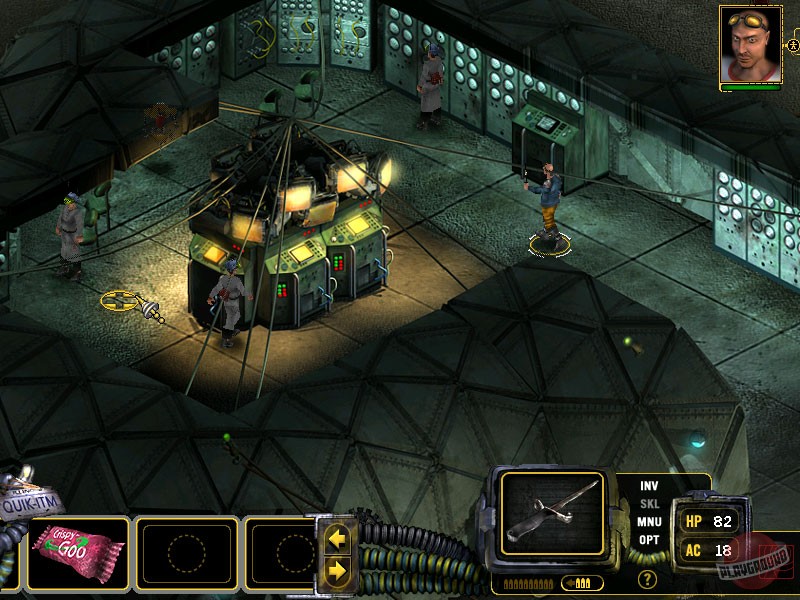Toggle the stance icon beside the portrait

[x=793, y=46]
